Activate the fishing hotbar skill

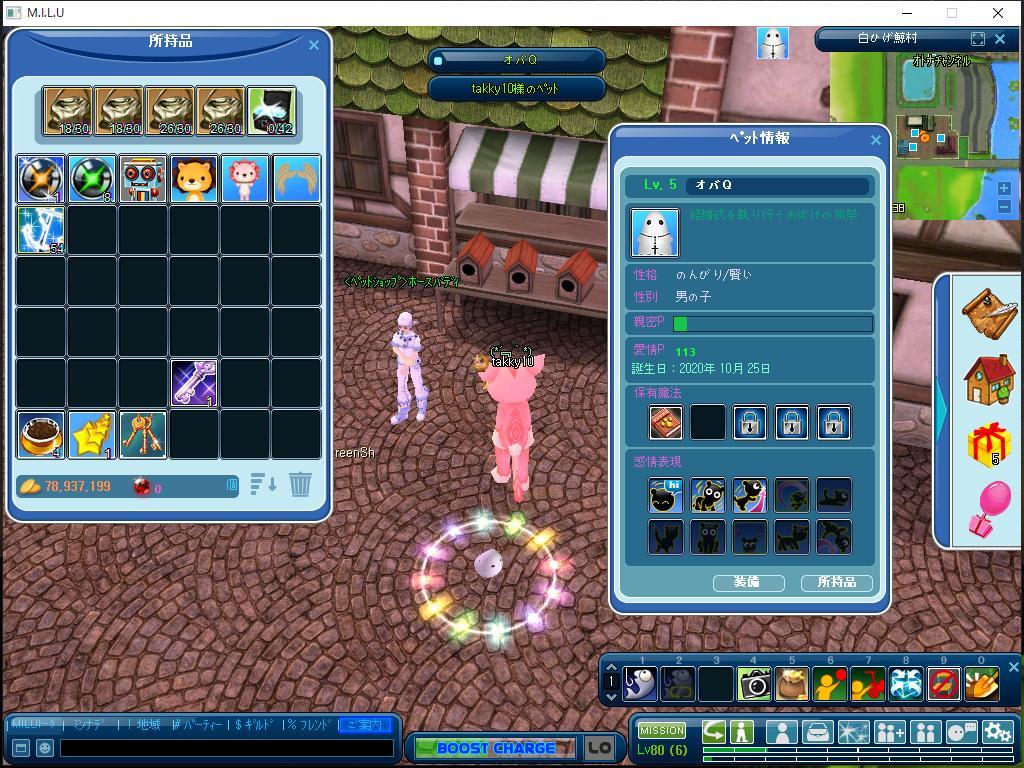pyautogui.click(x=640, y=684)
